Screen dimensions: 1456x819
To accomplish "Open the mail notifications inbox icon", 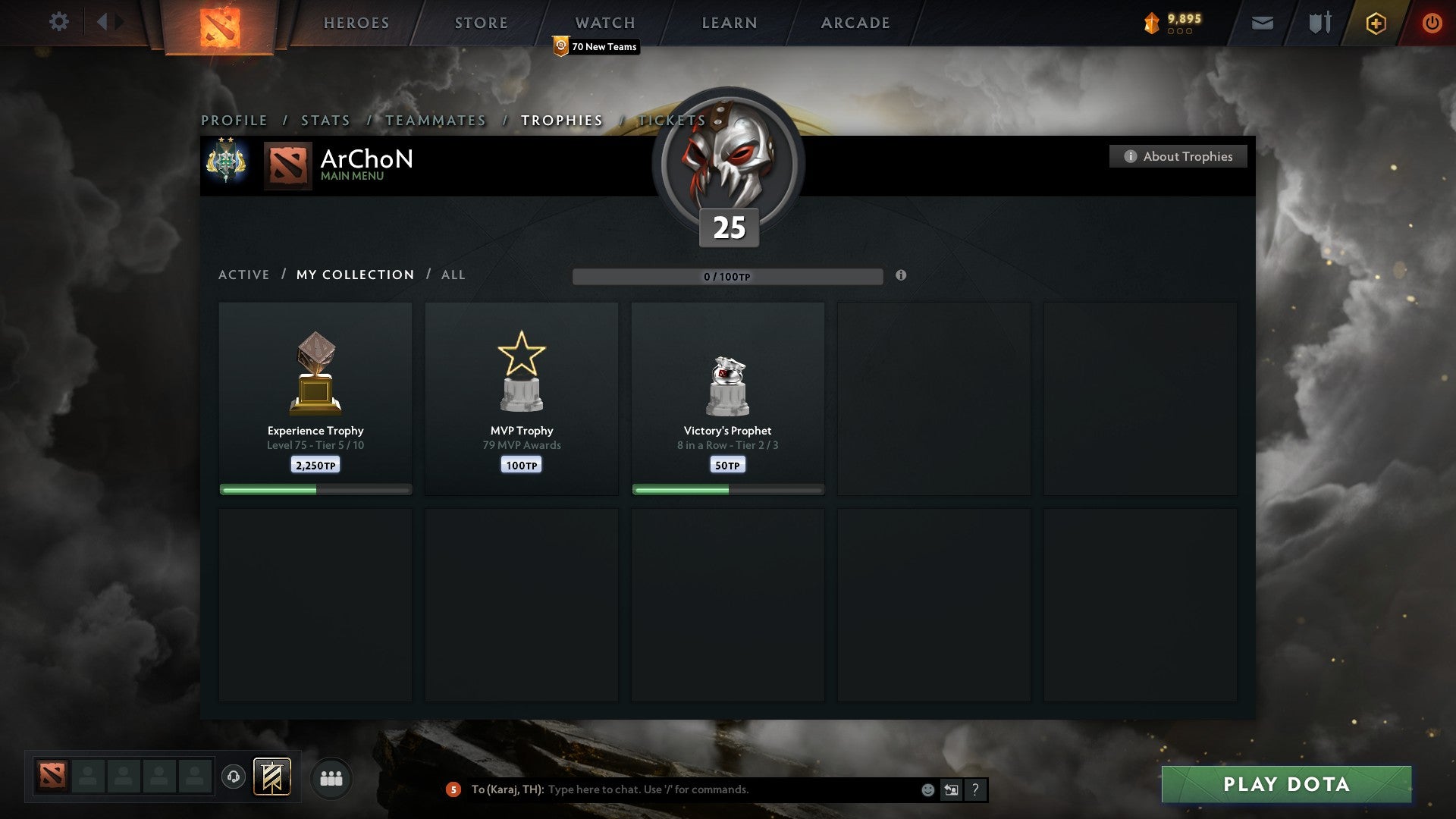I will [1261, 23].
